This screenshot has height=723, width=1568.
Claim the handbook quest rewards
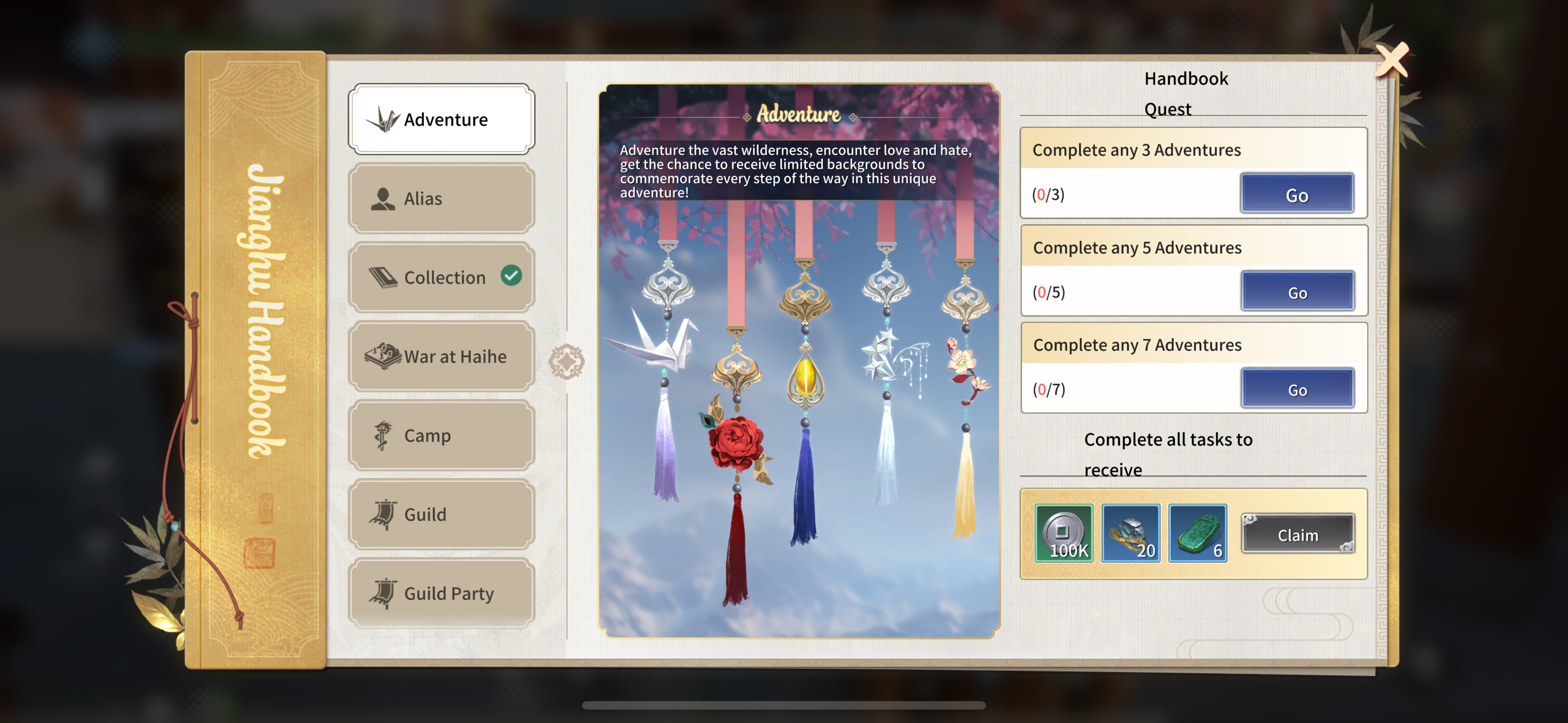[x=1297, y=535]
